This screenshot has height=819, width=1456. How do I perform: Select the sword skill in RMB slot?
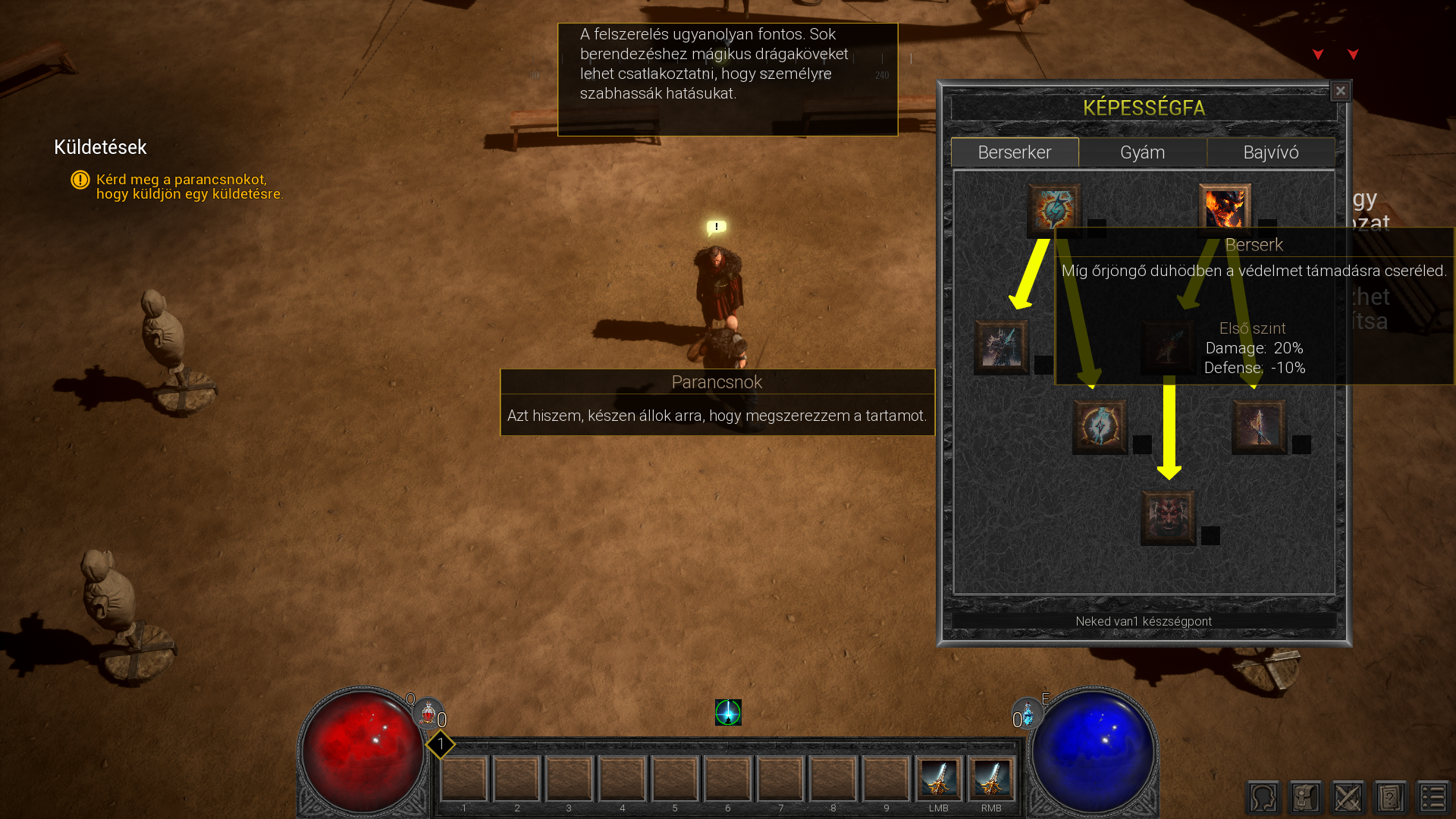coord(991,779)
